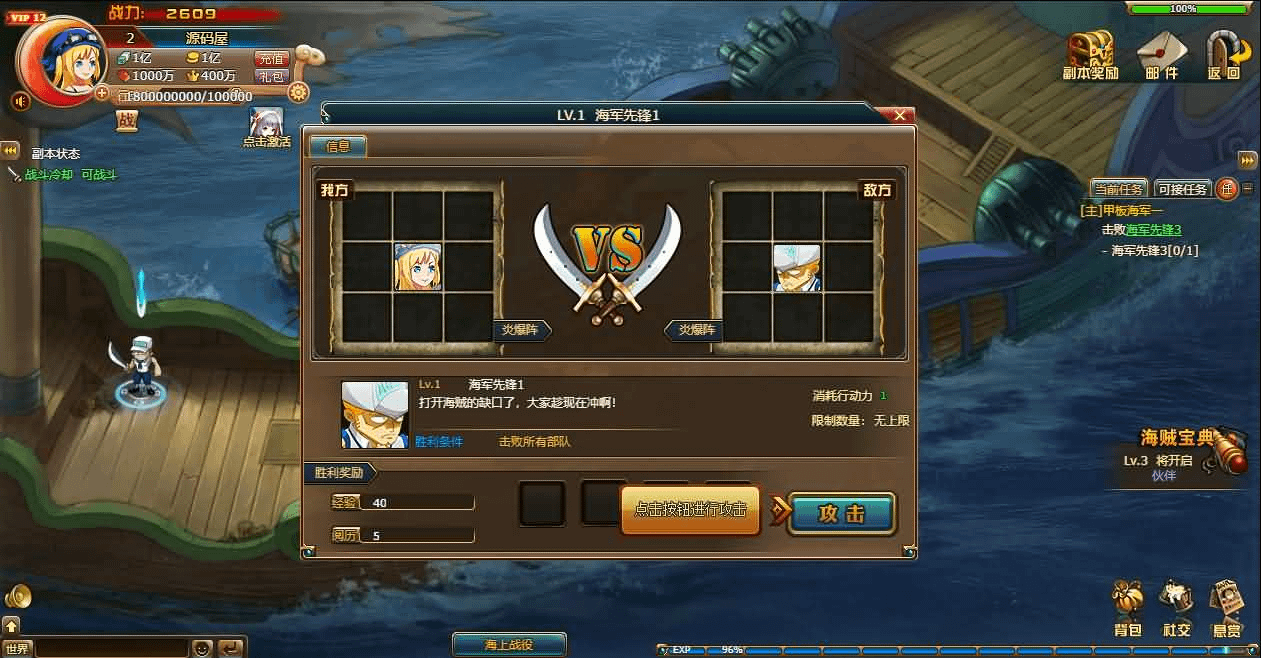The image size is (1261, 658).
Task: Select the blonde hero in 我方 formation
Action: (418, 267)
